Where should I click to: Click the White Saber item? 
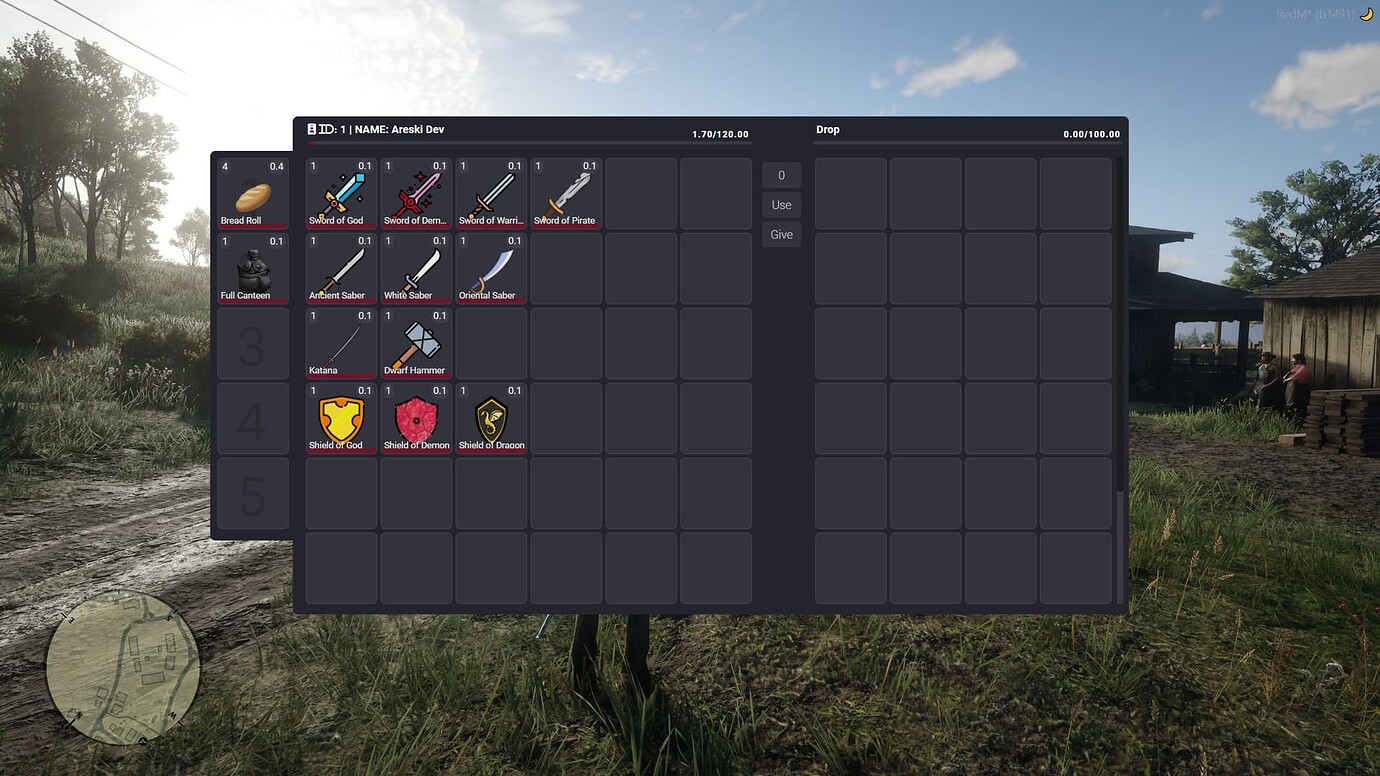click(415, 267)
